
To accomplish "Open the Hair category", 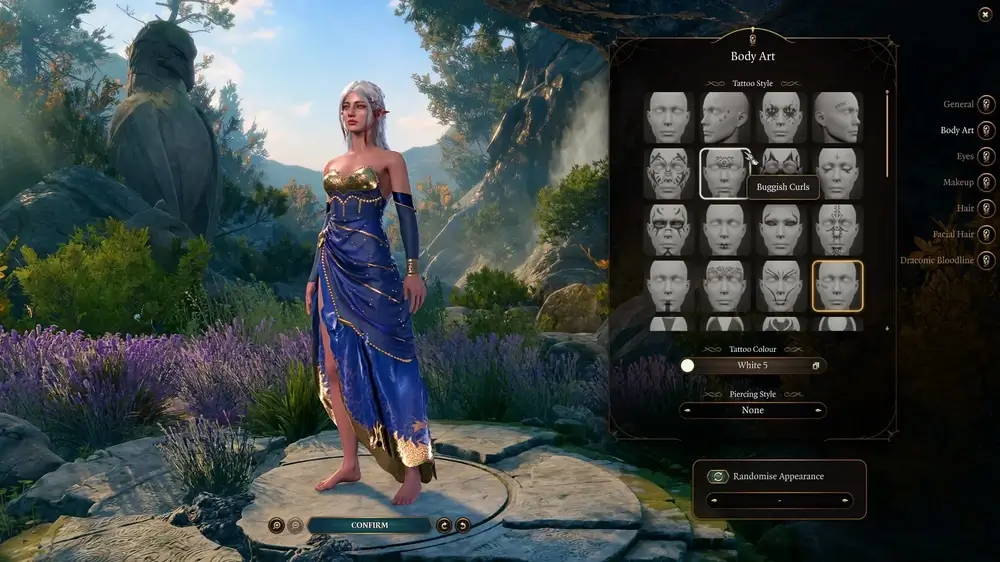I will tap(986, 208).
